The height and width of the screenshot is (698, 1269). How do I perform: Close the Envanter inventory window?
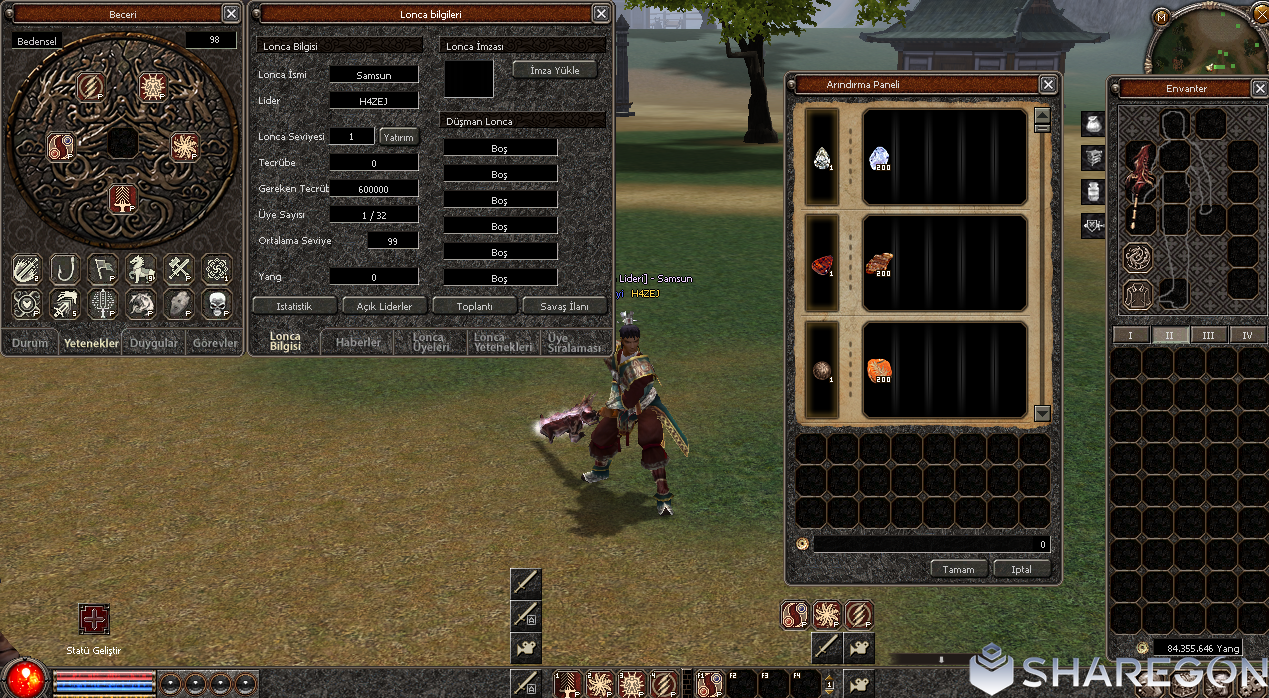(1260, 89)
